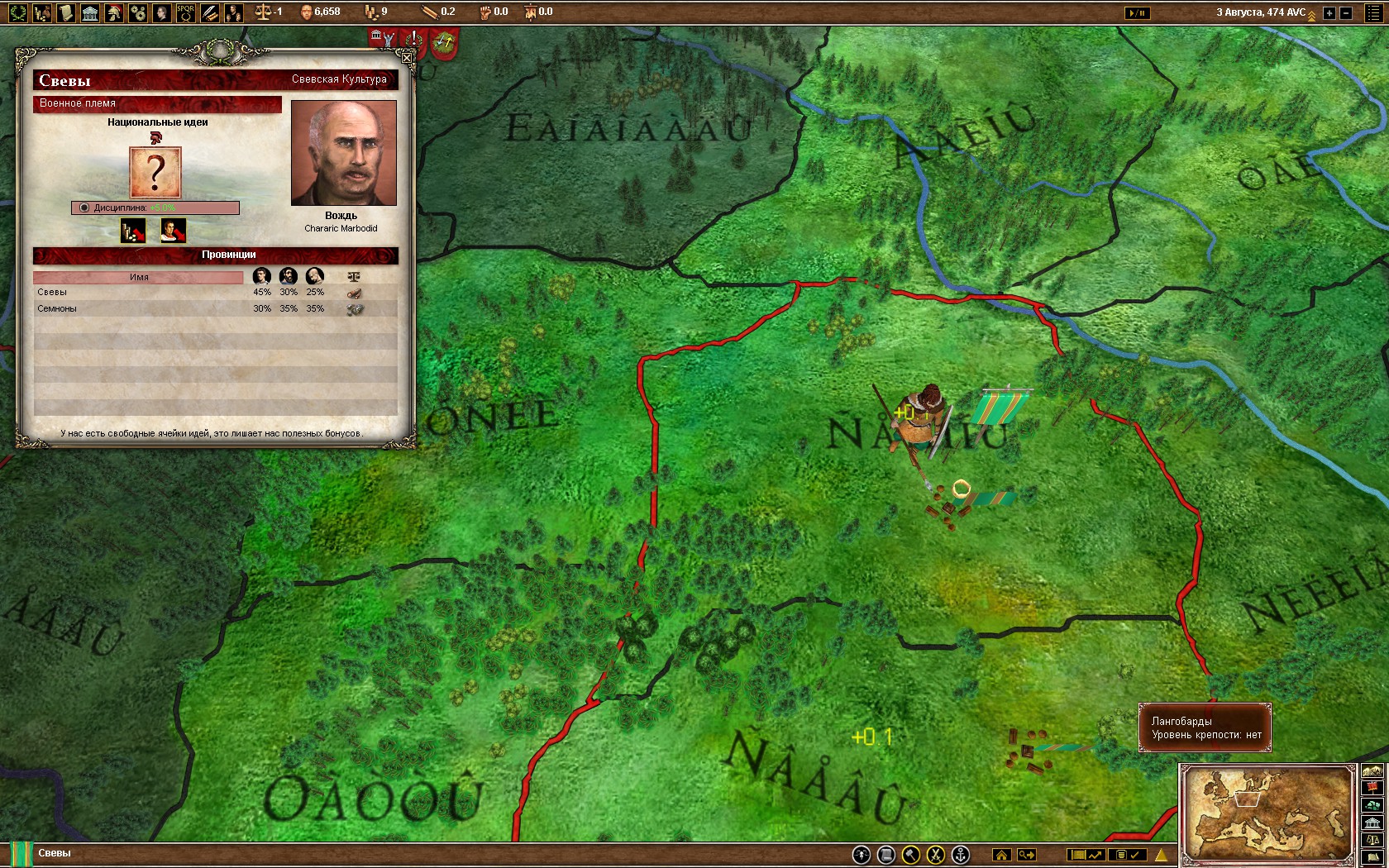Select the question mark national idea slot
This screenshot has width=1389, height=868.
pos(155,171)
